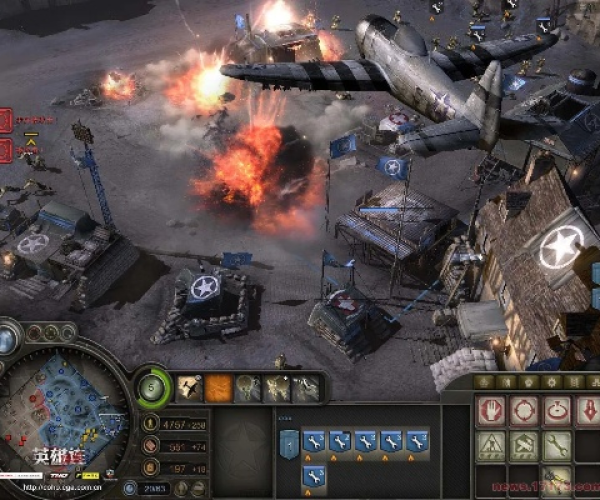The height and width of the screenshot is (500, 600).
Task: Click the construction sign defenses command
Action: 491,444
